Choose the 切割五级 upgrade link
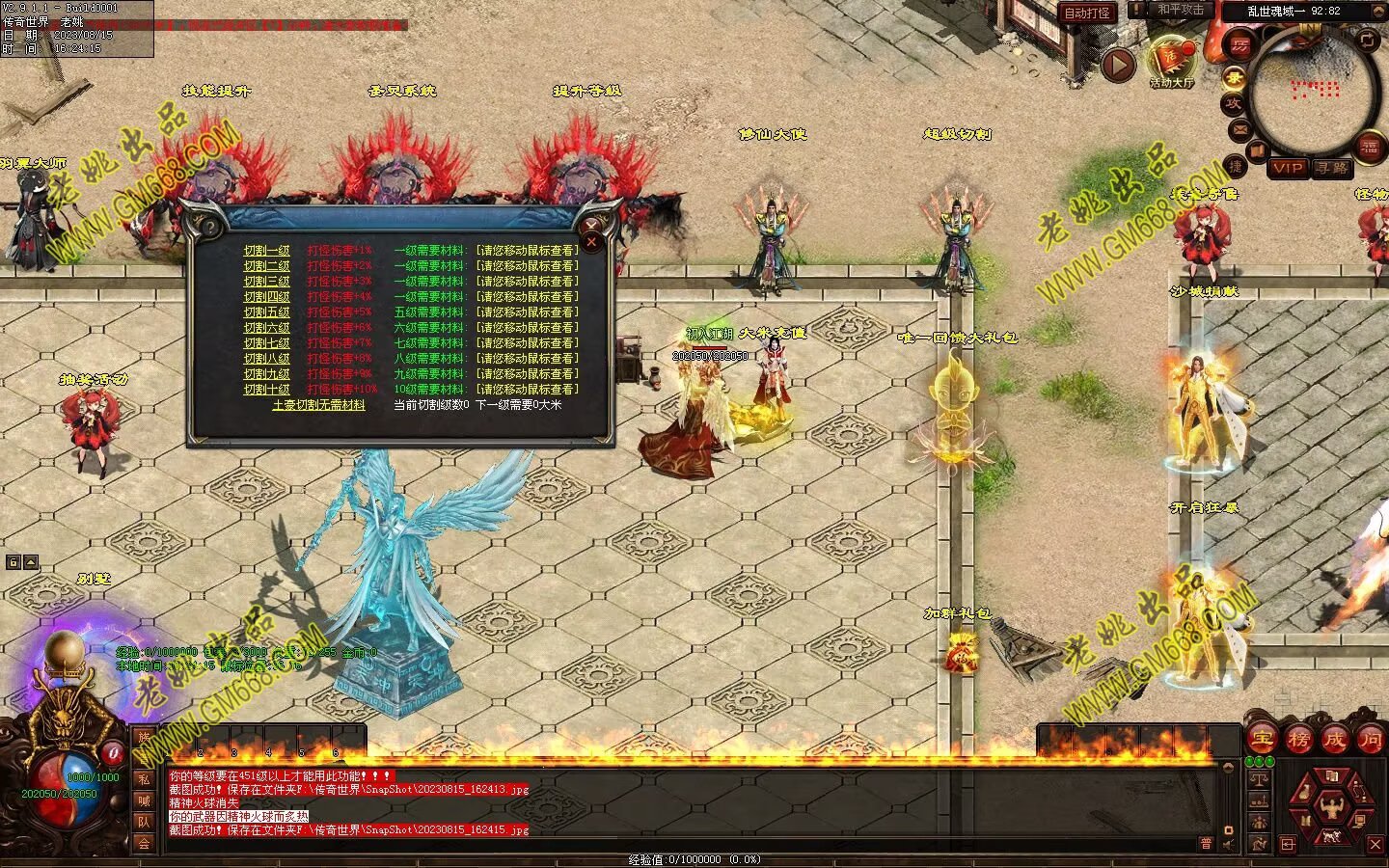This screenshot has height=868, width=1389. (x=266, y=312)
